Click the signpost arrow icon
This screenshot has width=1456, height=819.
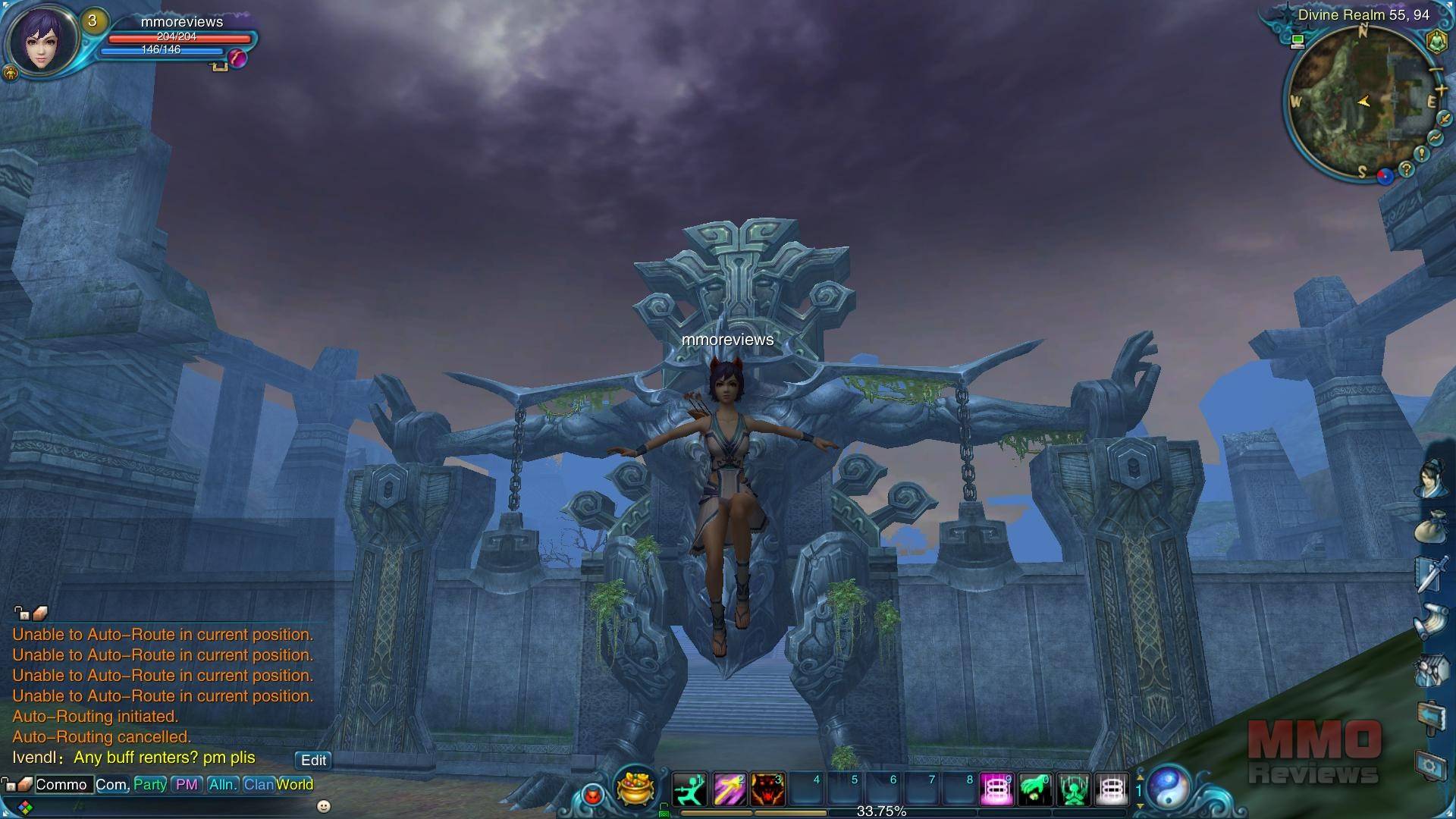(1431, 717)
